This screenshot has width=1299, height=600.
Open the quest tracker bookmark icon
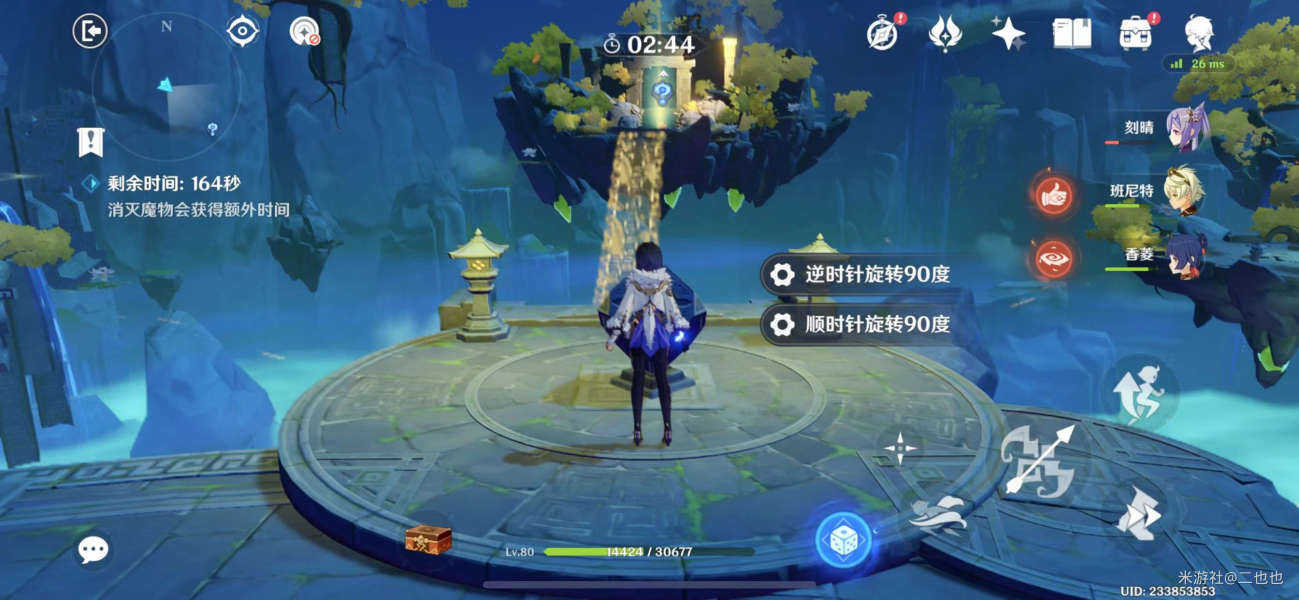pyautogui.click(x=91, y=142)
